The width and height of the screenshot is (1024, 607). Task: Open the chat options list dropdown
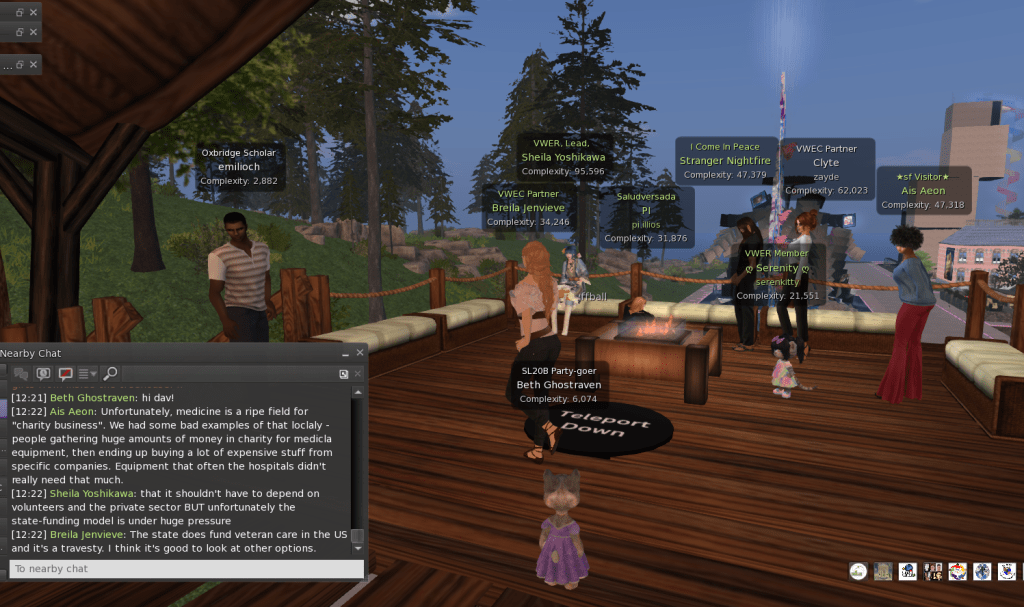click(x=88, y=374)
